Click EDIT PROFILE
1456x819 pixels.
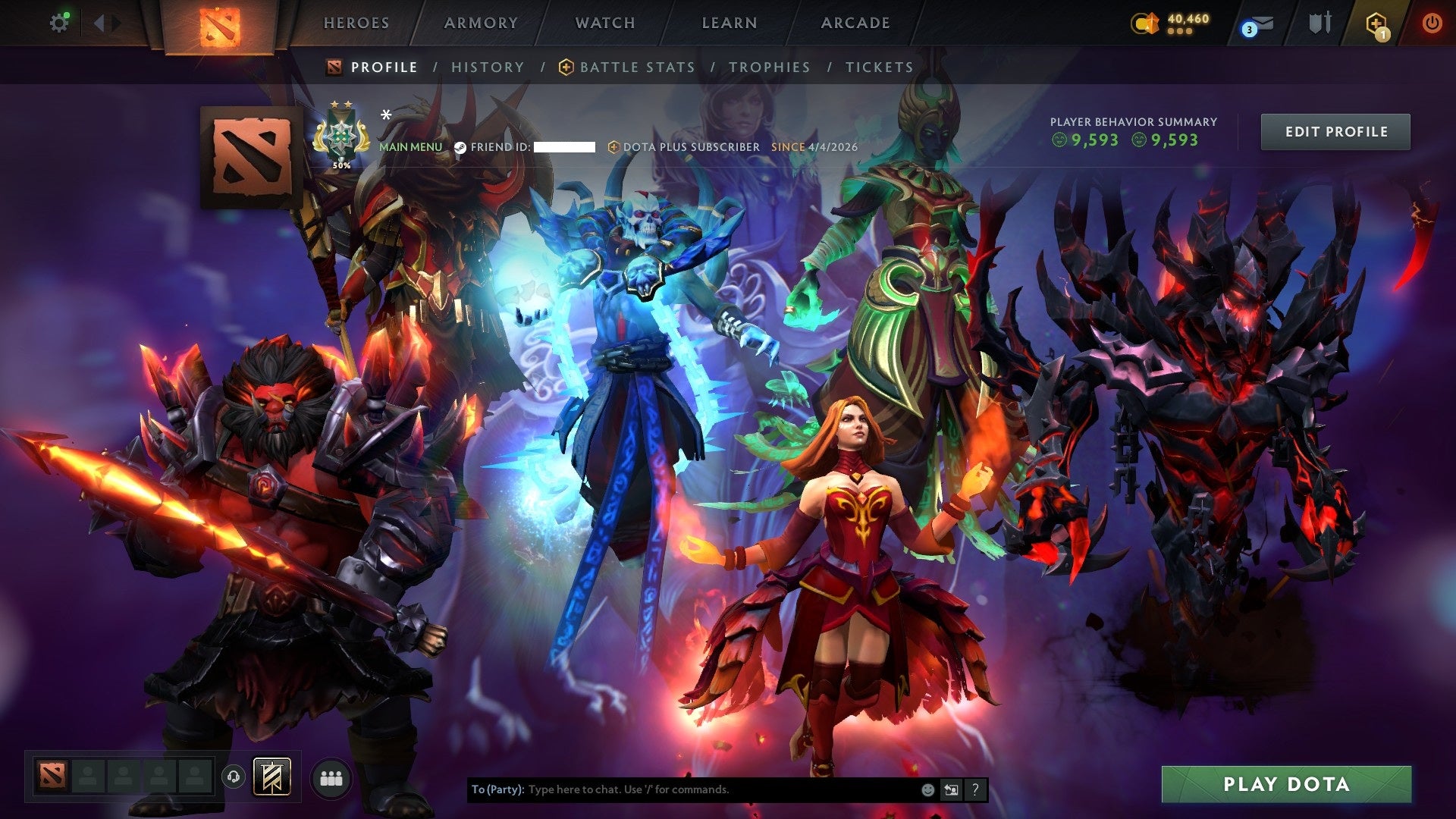tap(1335, 131)
